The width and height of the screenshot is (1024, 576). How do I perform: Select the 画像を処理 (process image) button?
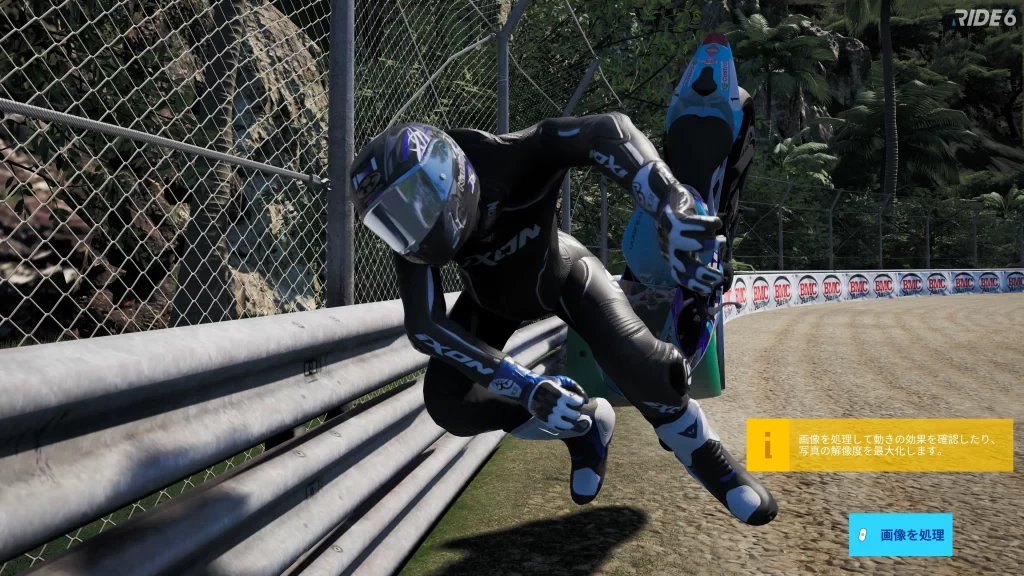[x=900, y=535]
